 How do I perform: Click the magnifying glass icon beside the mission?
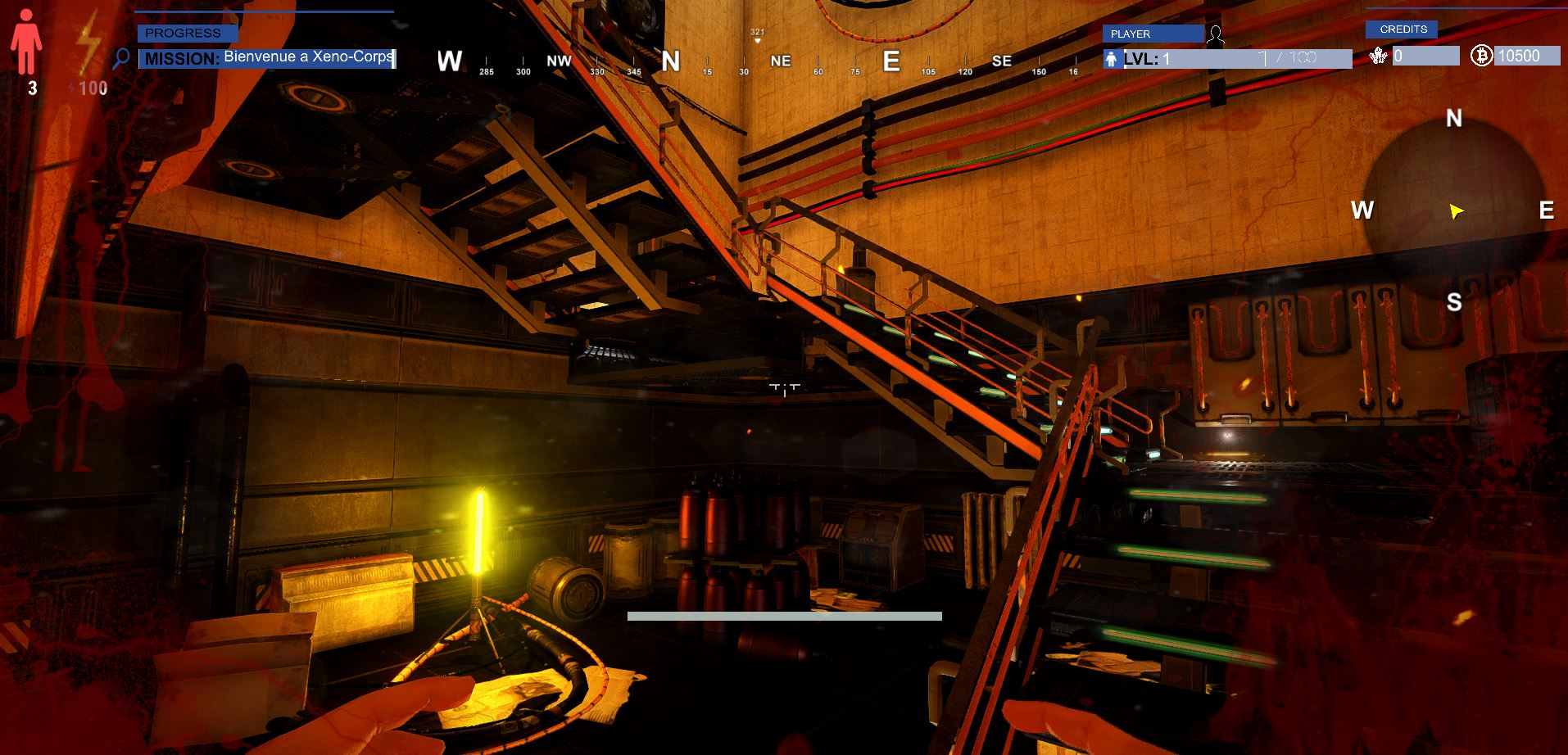pyautogui.click(x=121, y=58)
